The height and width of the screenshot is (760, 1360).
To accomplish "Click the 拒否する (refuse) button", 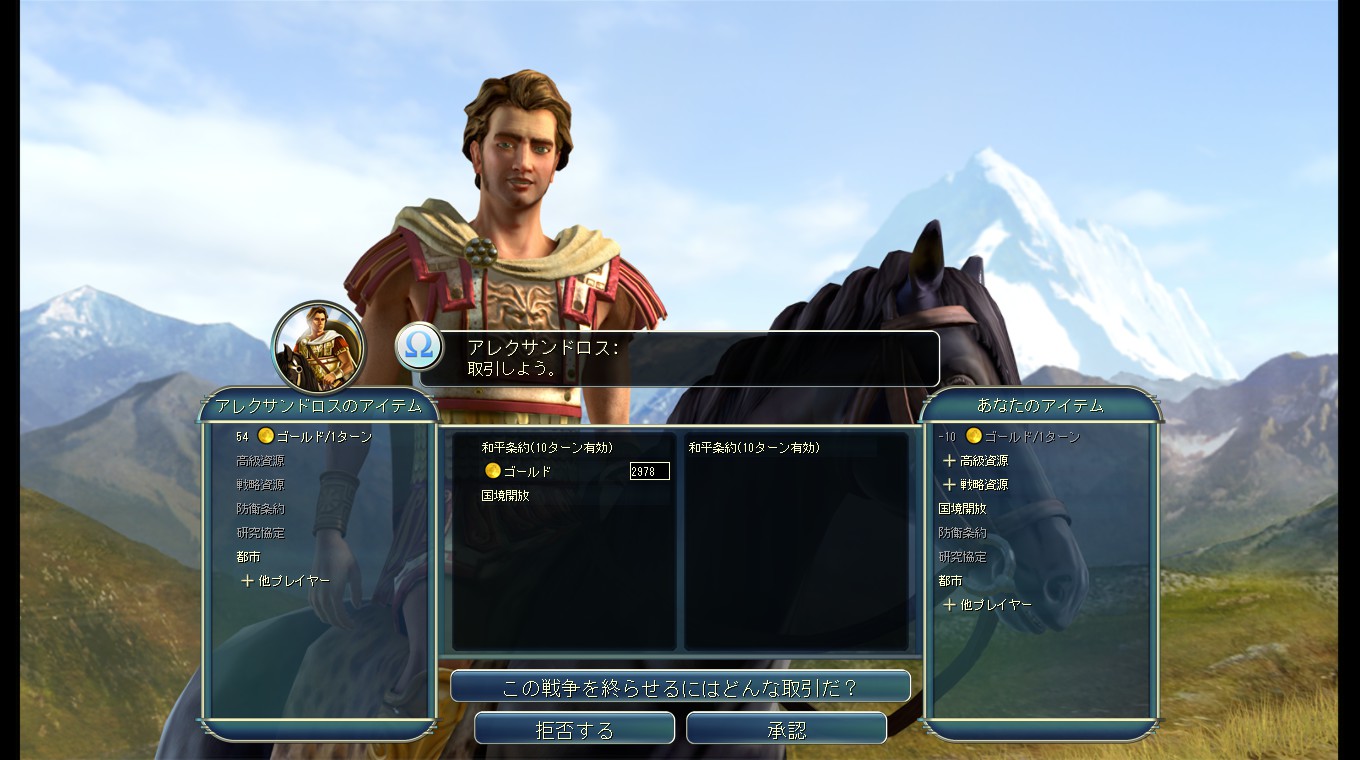I will (574, 729).
